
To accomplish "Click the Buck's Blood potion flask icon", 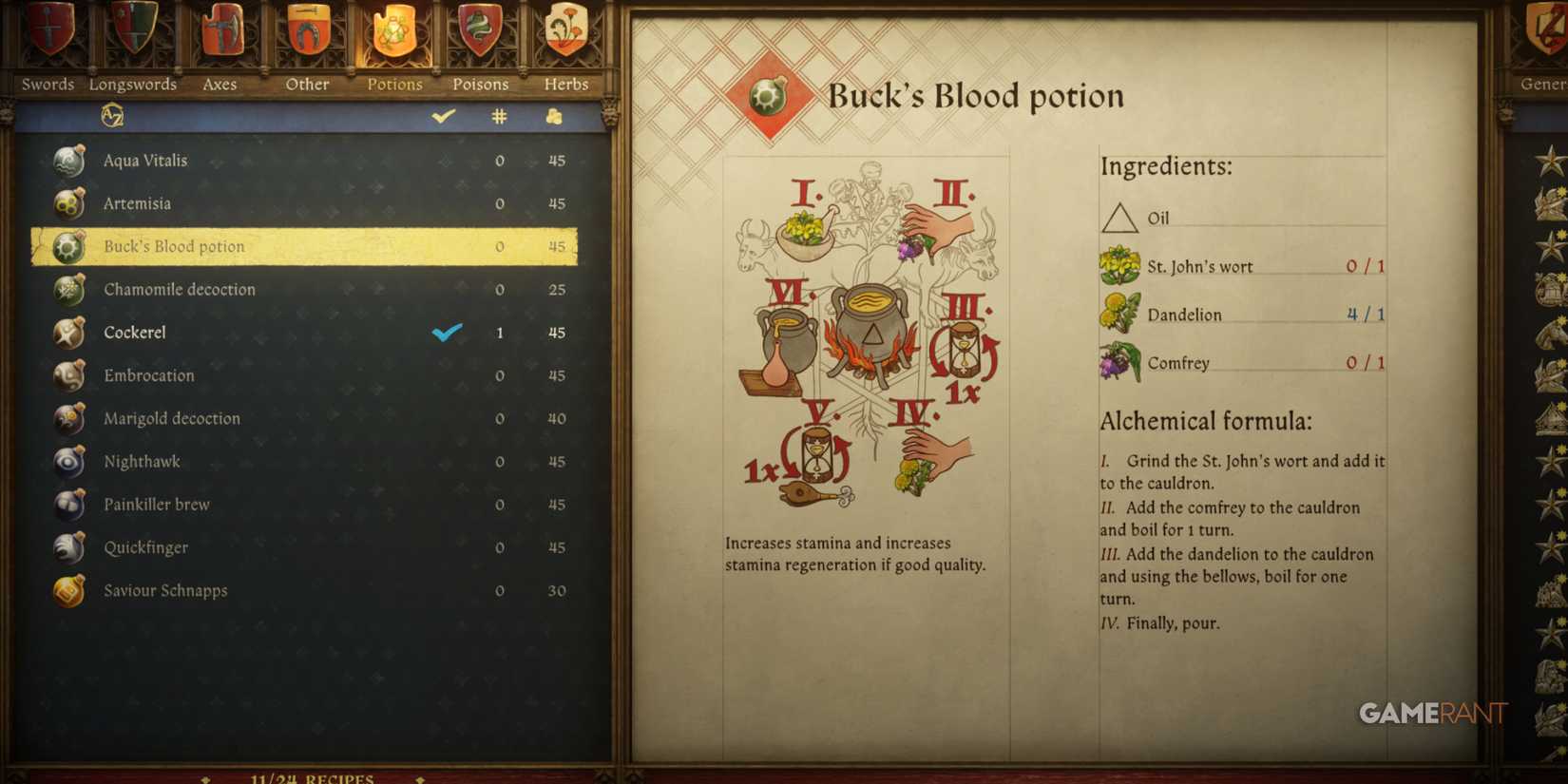I will [67, 246].
